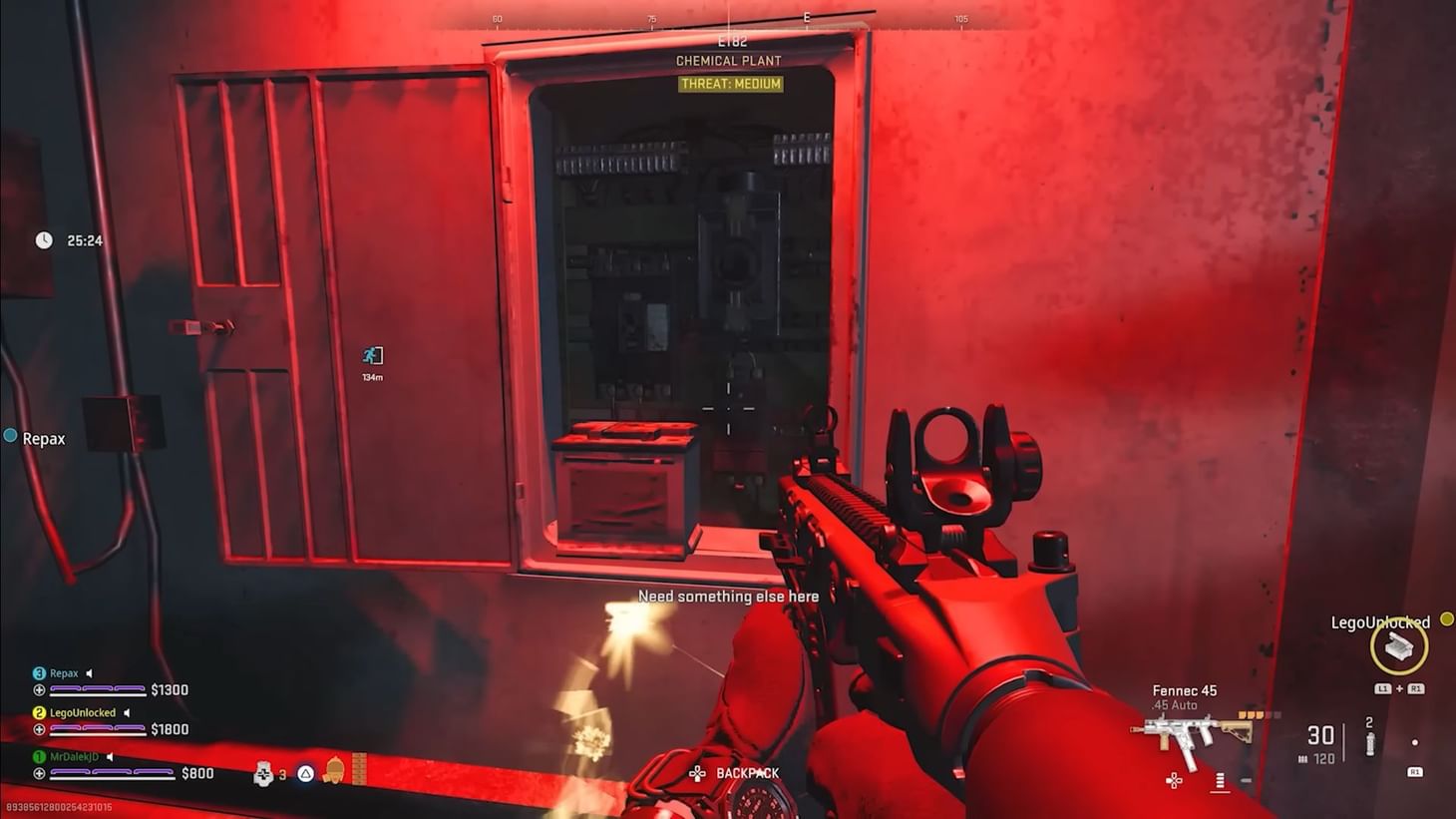Toggle LegoUnlocked's voice chat icon
This screenshot has height=819, width=1456.
tap(127, 713)
